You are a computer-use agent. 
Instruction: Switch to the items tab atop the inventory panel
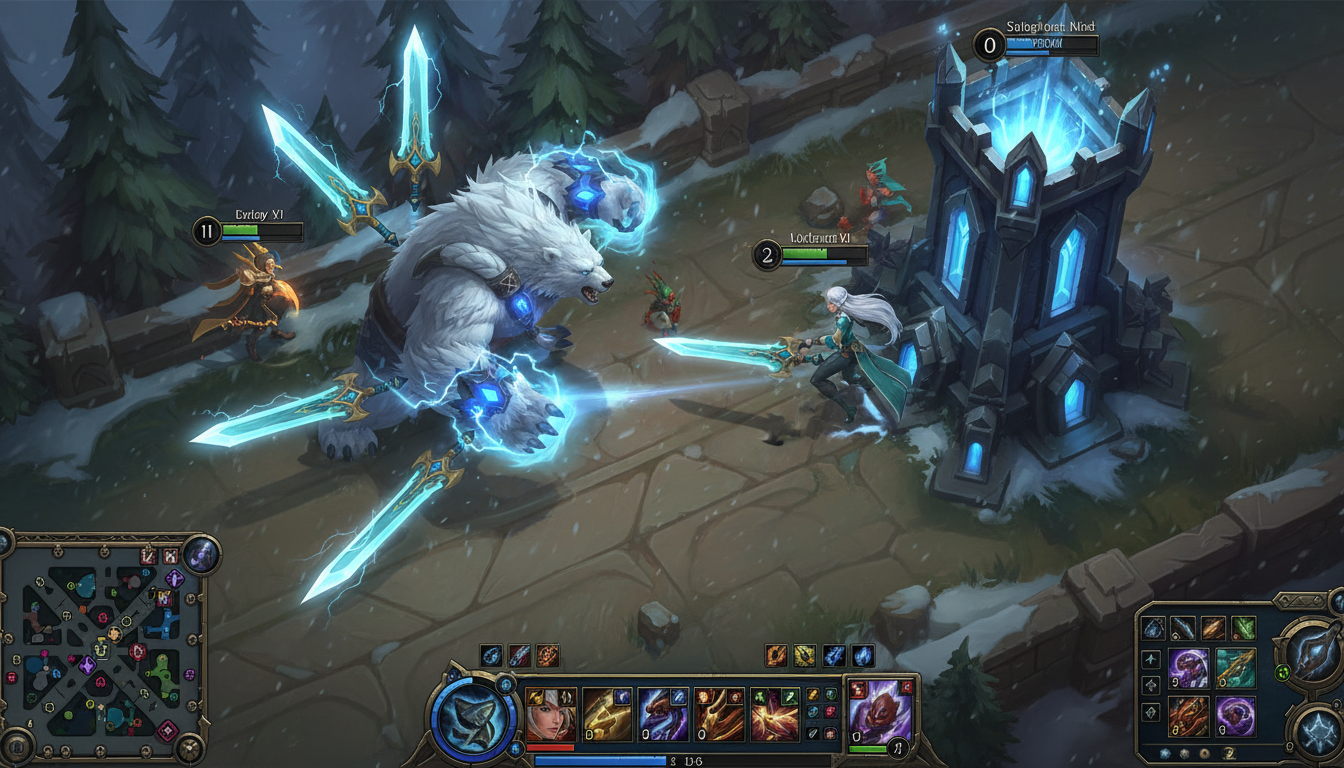pos(1286,599)
